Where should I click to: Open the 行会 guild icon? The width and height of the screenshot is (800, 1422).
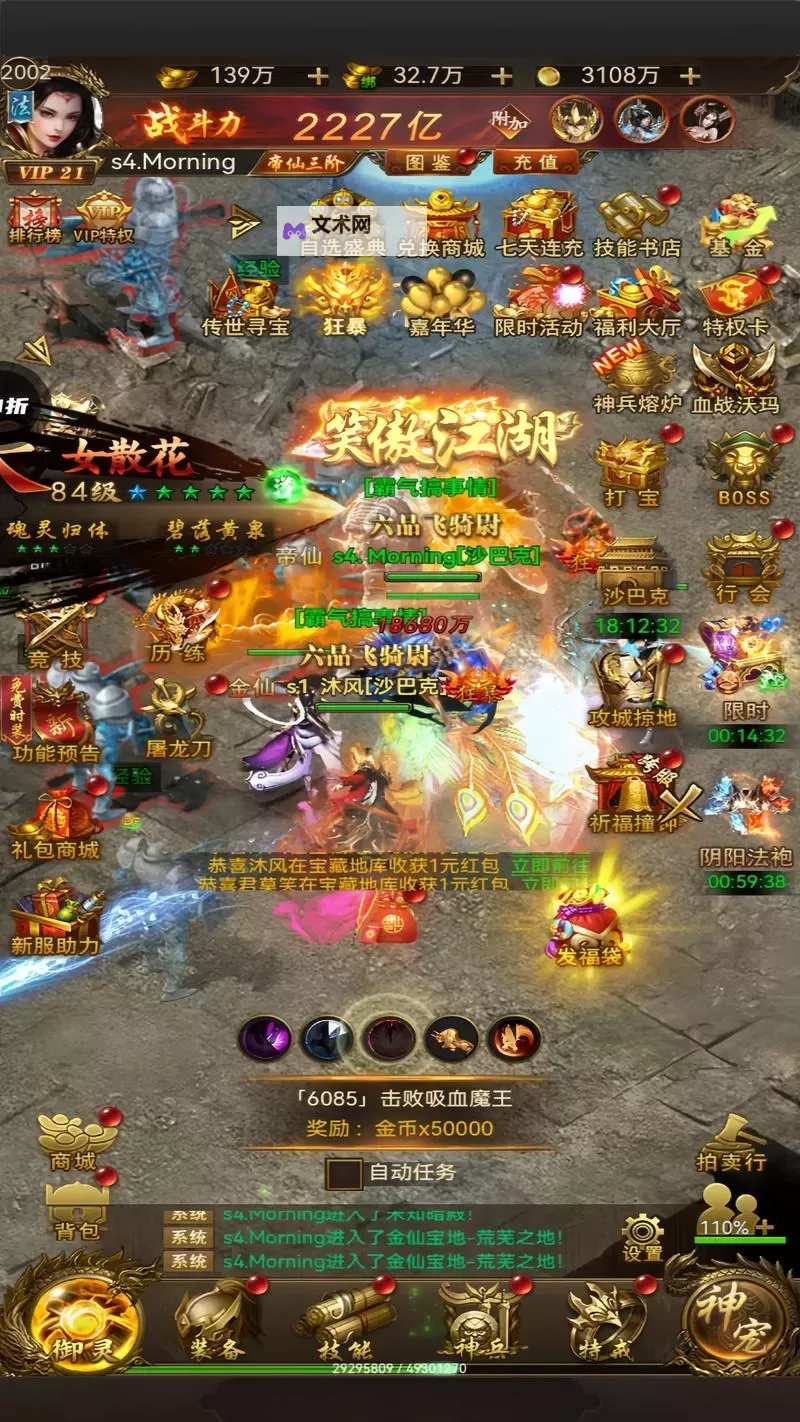point(741,567)
